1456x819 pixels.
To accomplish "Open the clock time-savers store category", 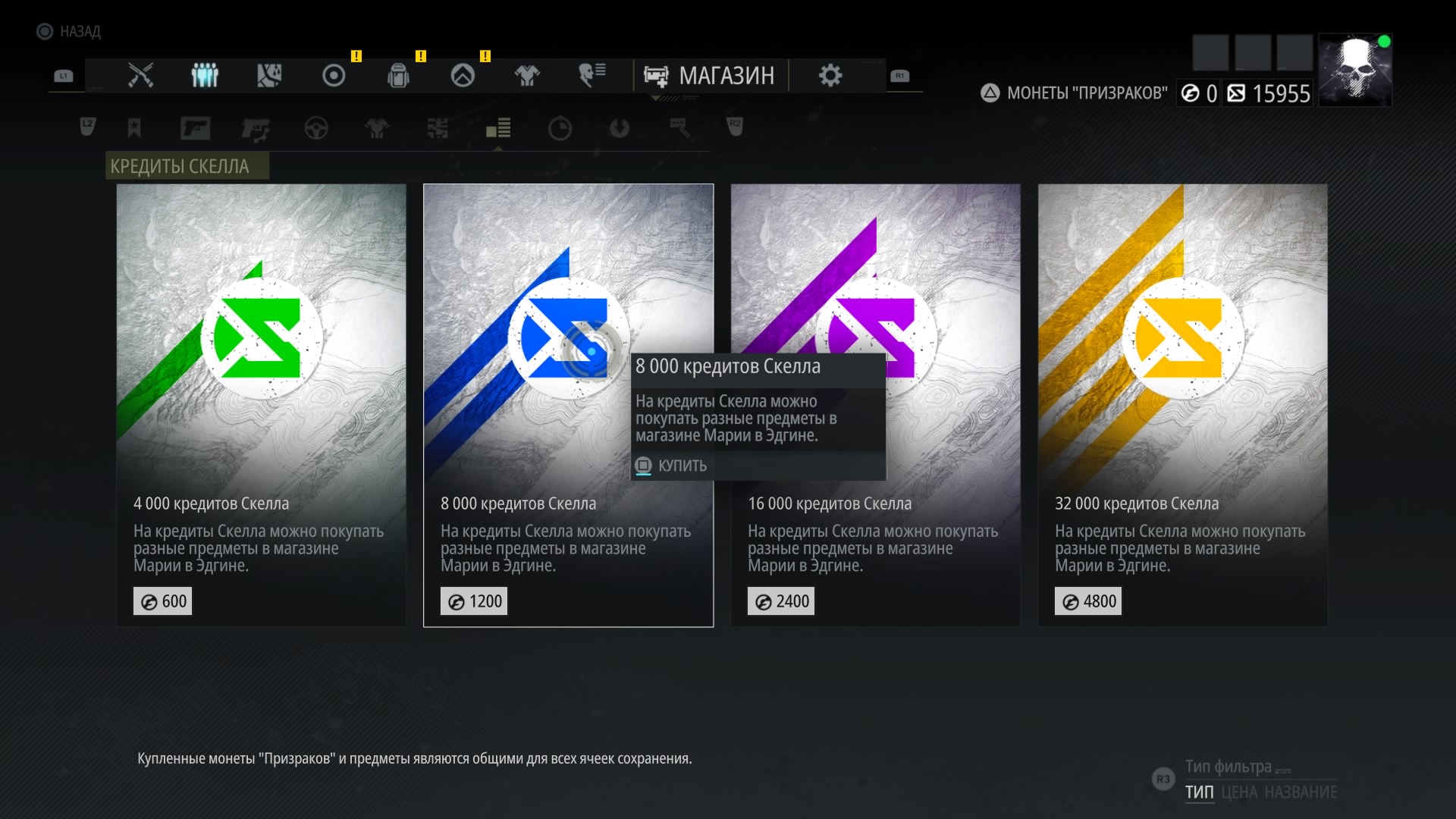I will pos(560,128).
